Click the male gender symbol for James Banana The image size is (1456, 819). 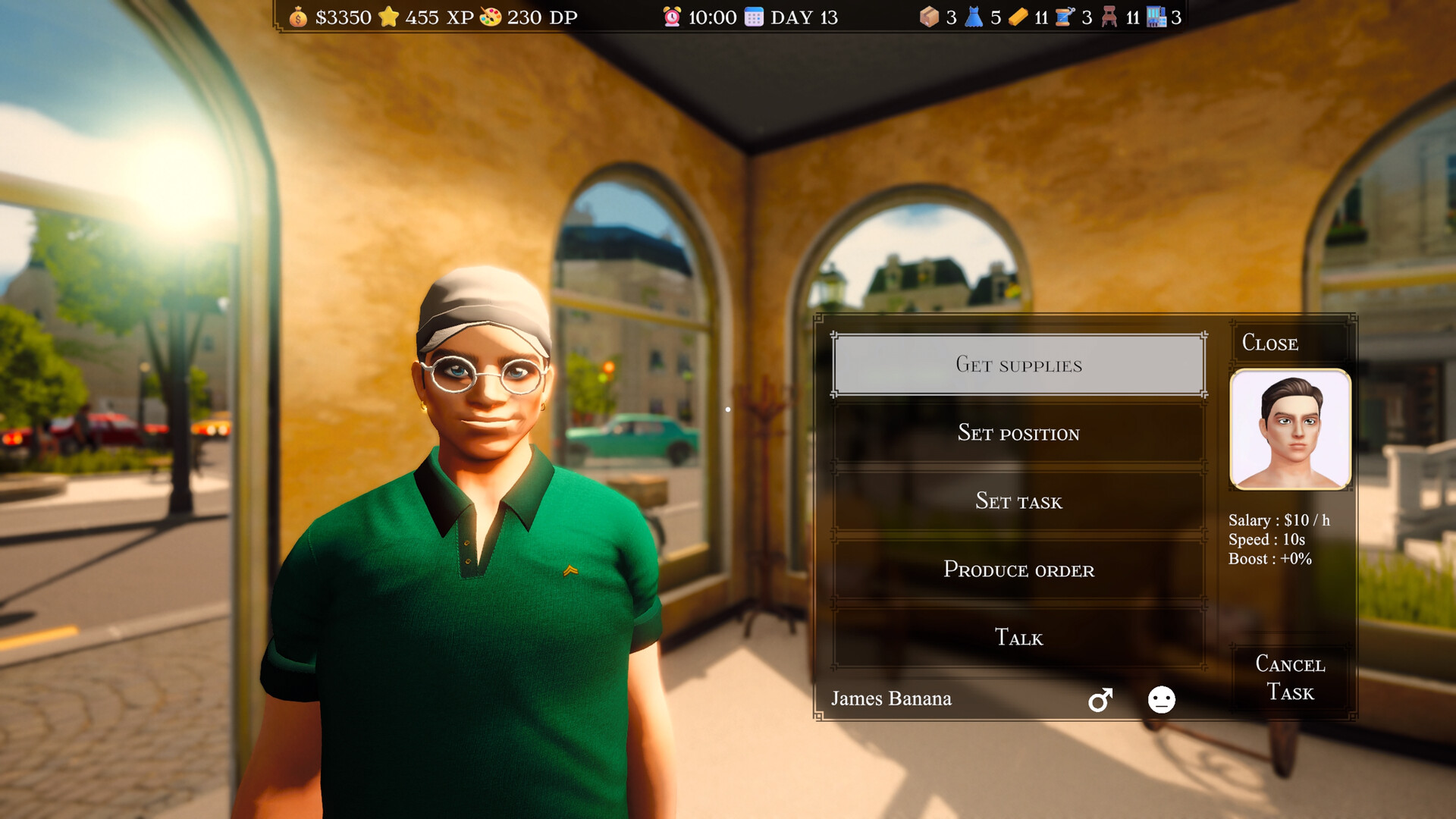[1102, 699]
